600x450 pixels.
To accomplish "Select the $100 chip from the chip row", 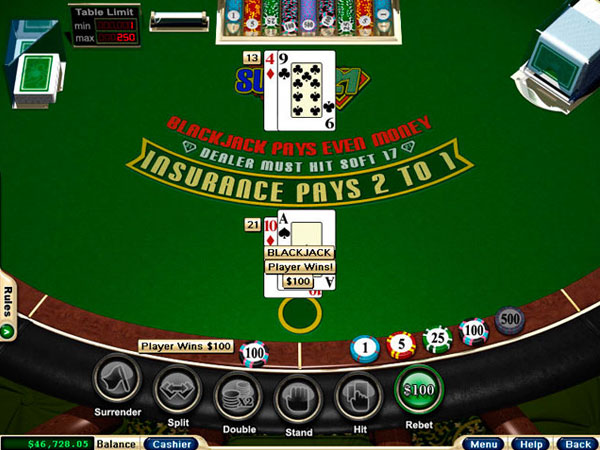I will 472,331.
